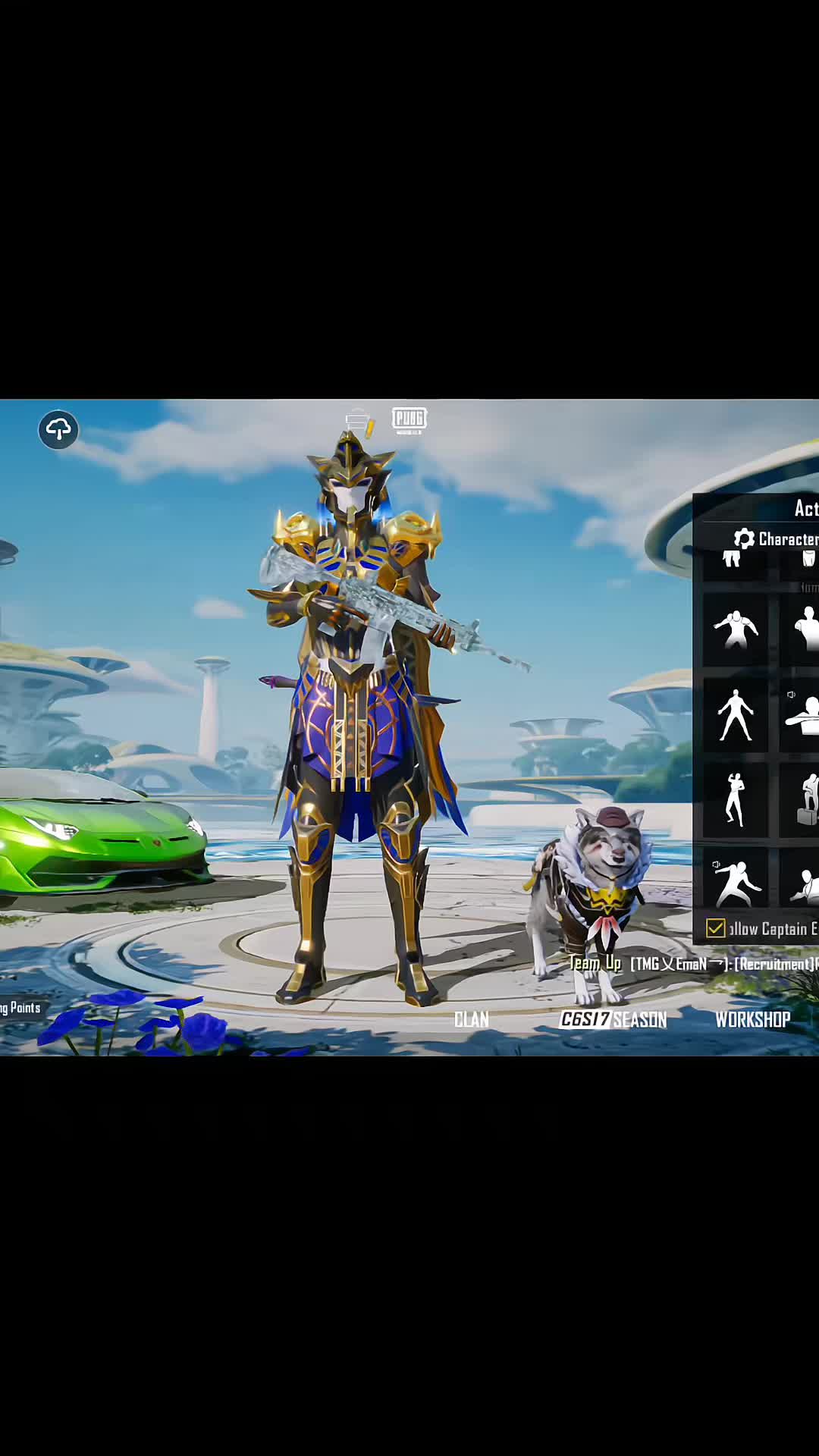
Task: Select the crouching wide-arms emote
Action: pos(735,630)
